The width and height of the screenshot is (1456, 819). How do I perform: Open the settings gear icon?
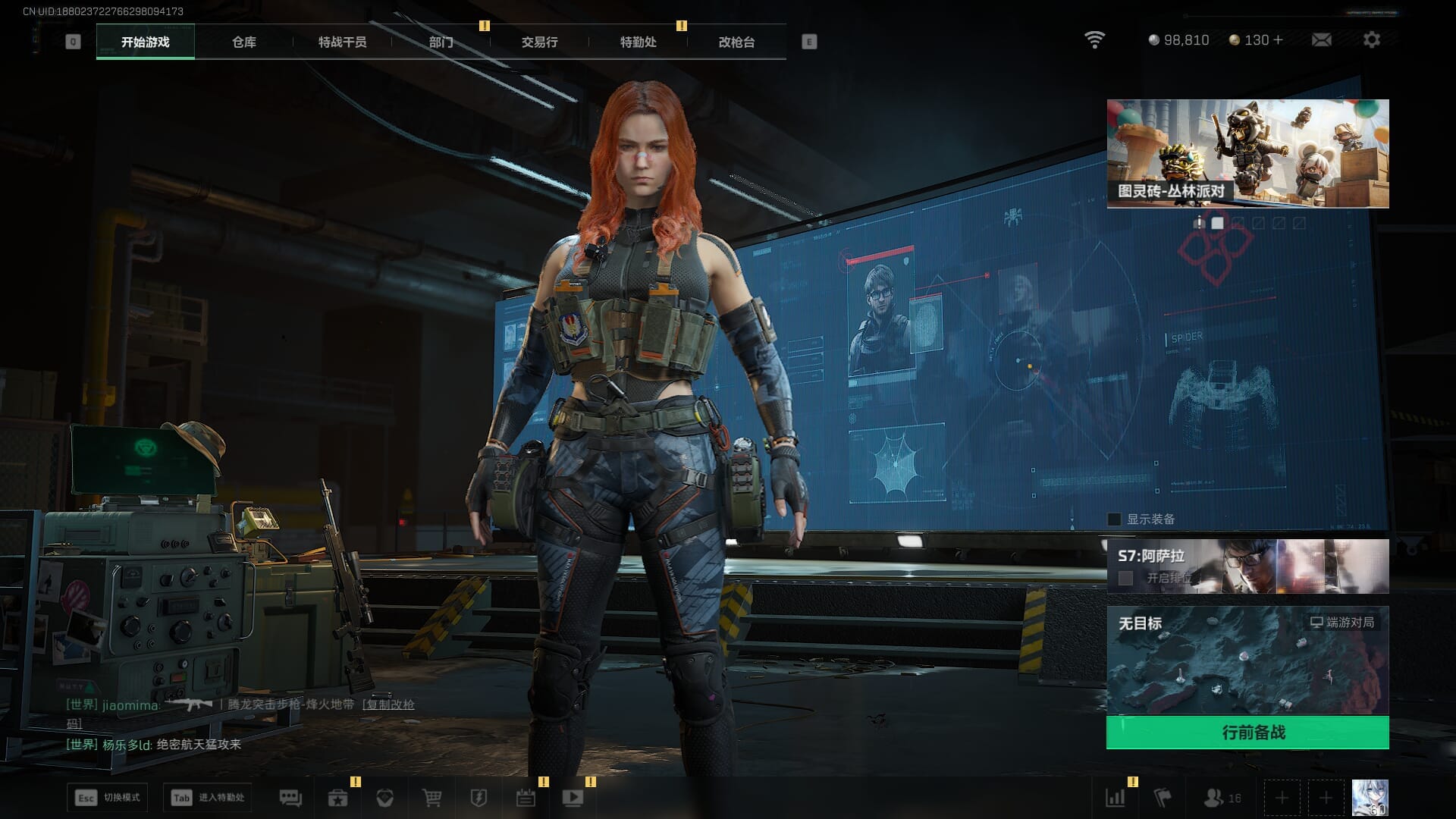tap(1371, 39)
